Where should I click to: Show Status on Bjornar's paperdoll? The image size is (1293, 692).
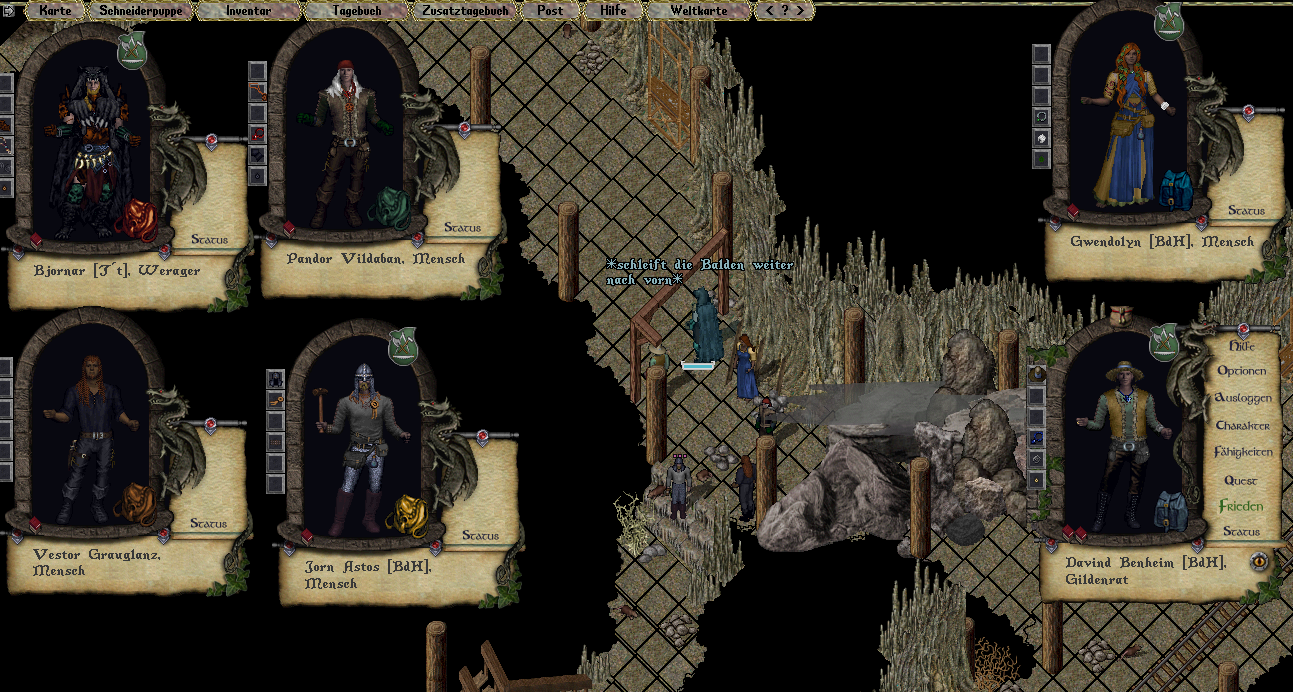(x=209, y=240)
